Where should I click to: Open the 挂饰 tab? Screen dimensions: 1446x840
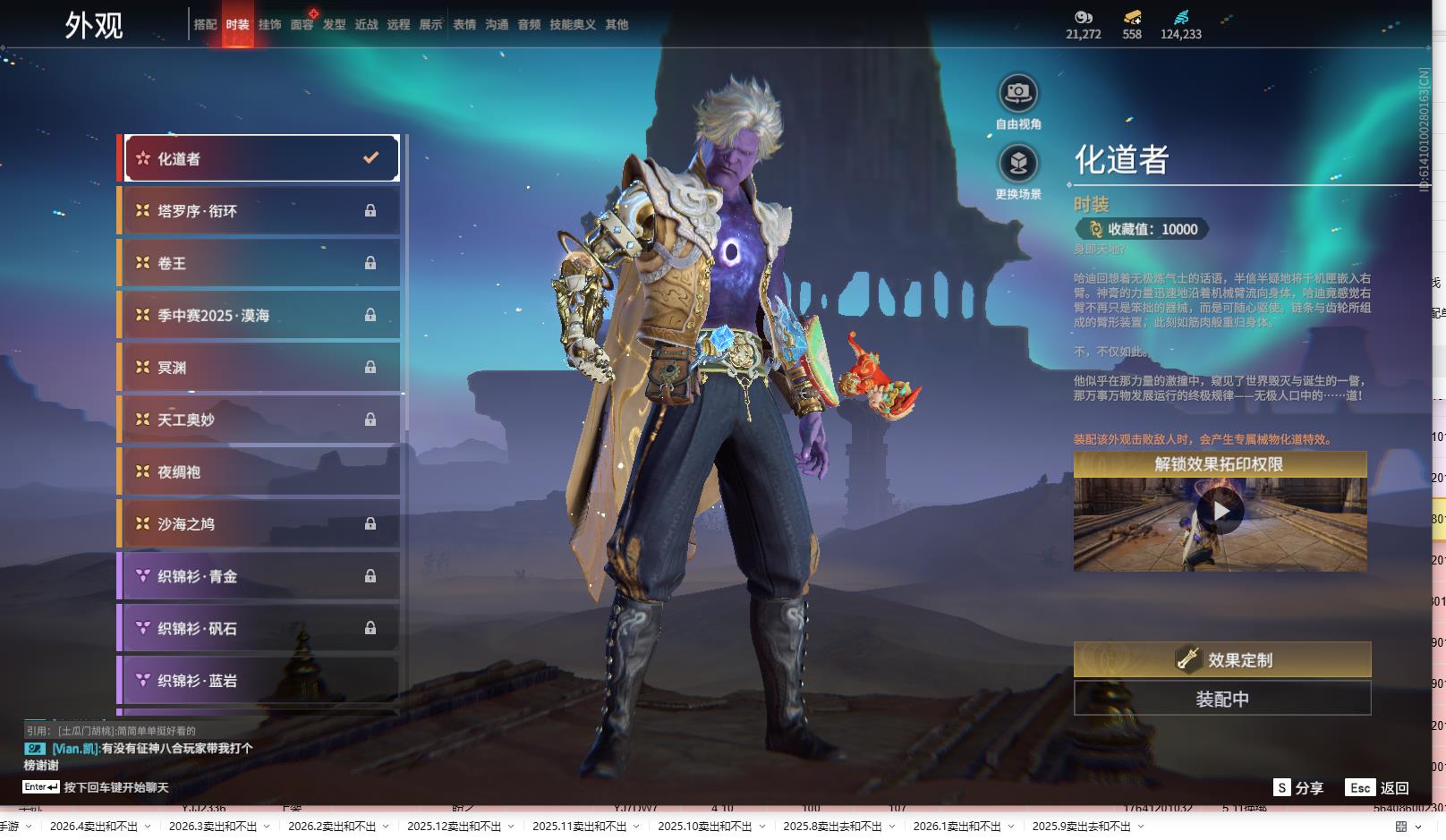click(269, 25)
